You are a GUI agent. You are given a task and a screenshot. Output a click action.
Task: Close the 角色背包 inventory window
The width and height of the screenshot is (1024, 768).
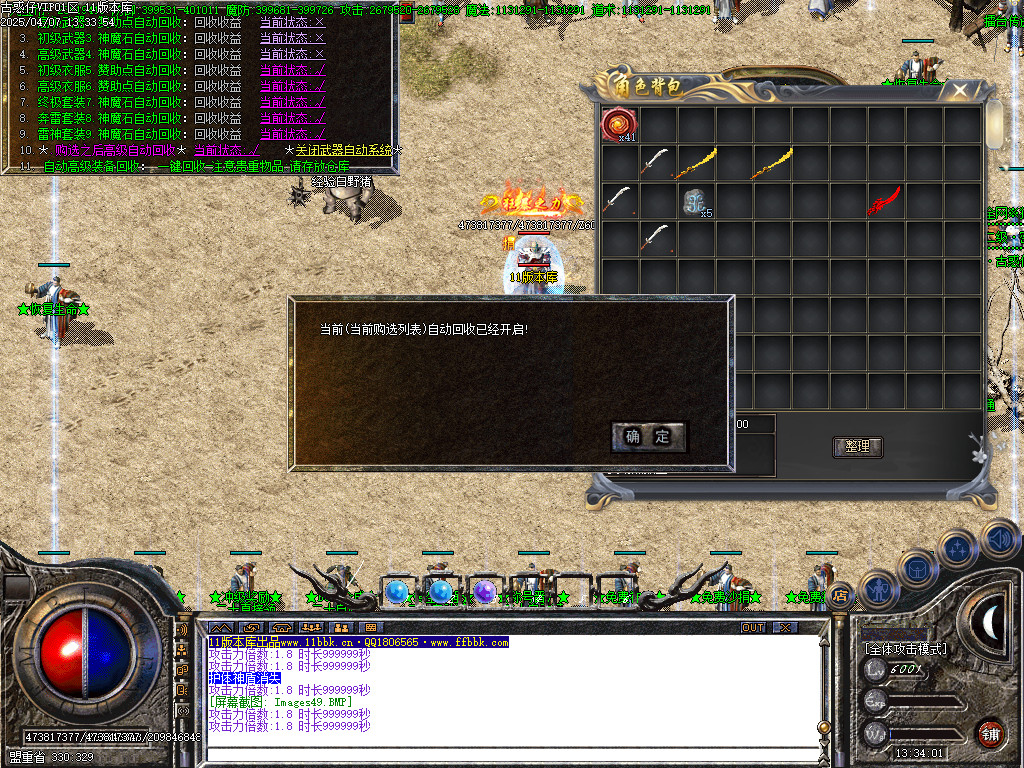coord(960,91)
